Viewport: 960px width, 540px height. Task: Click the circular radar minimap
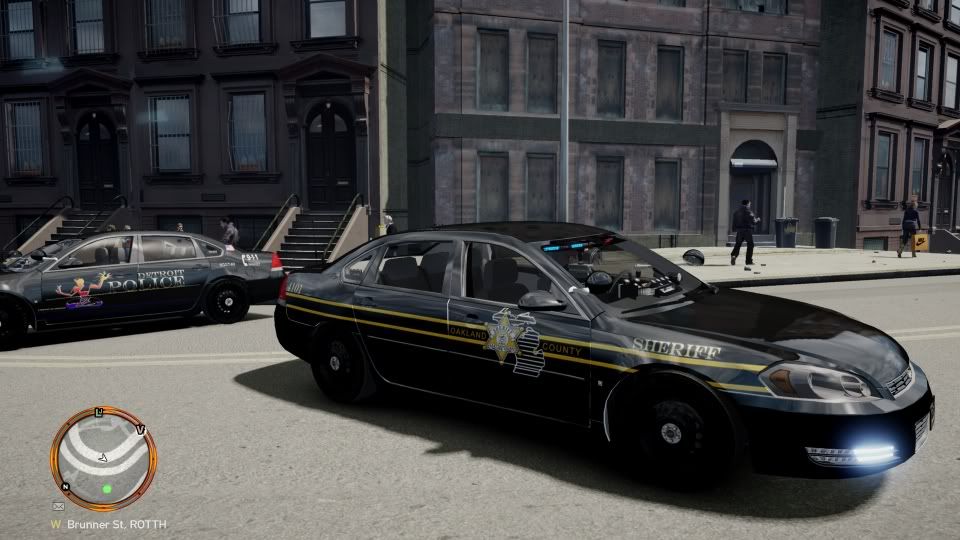click(x=103, y=459)
